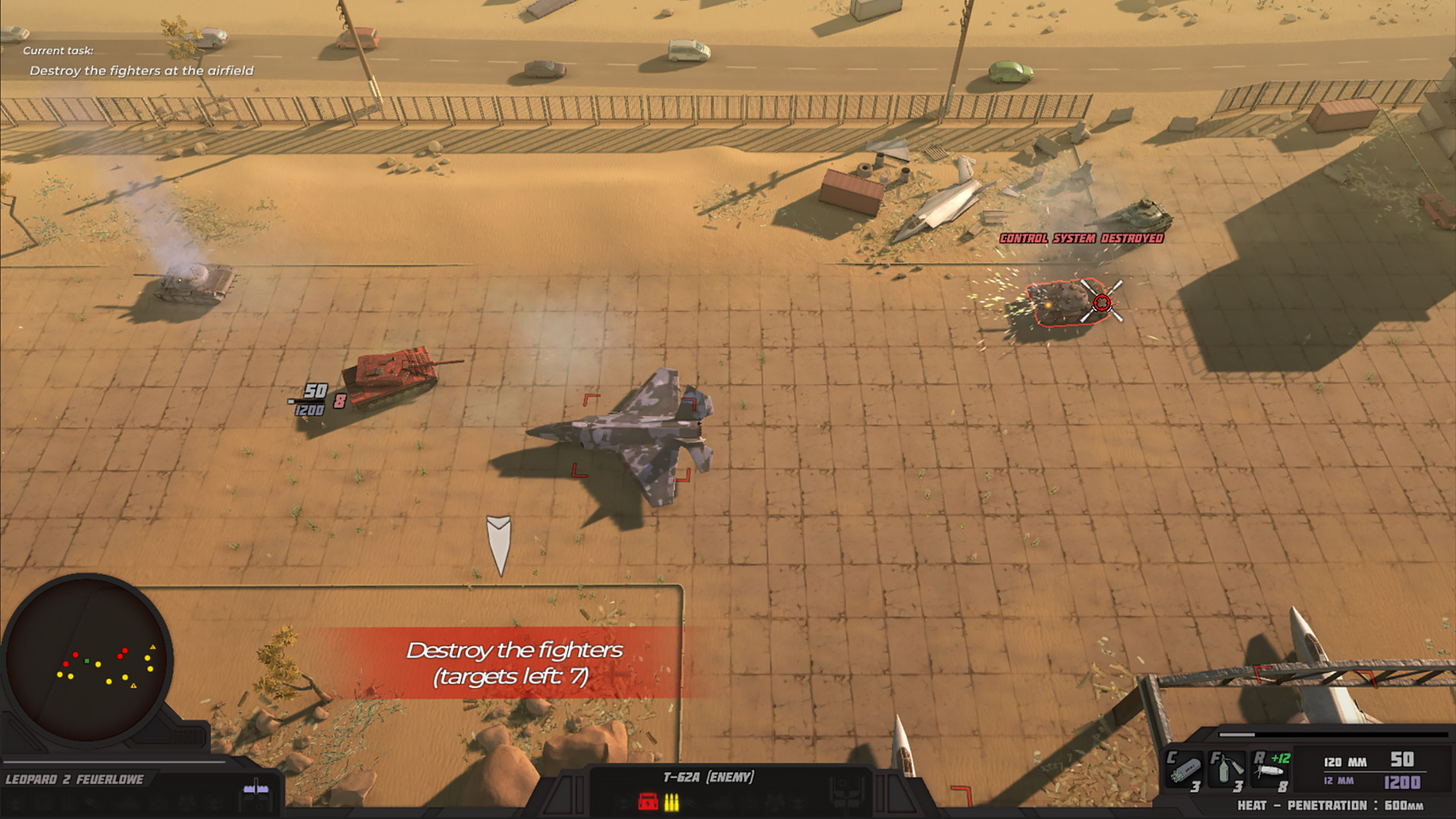Click the hull module icon next to turret icon
Viewport: 1456px width, 819px height.
pyautogui.click(x=127, y=803)
